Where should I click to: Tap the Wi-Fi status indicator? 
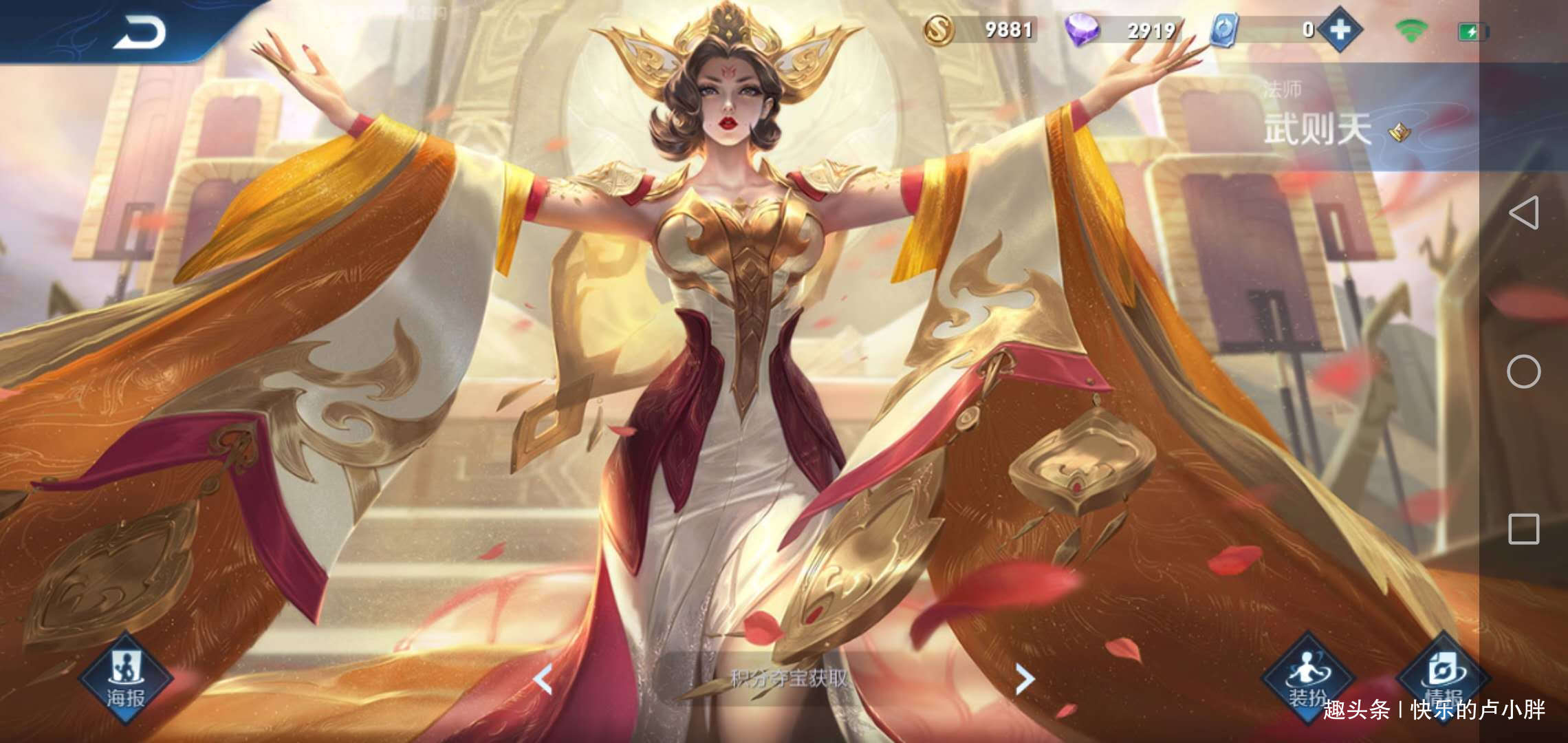click(x=1411, y=31)
